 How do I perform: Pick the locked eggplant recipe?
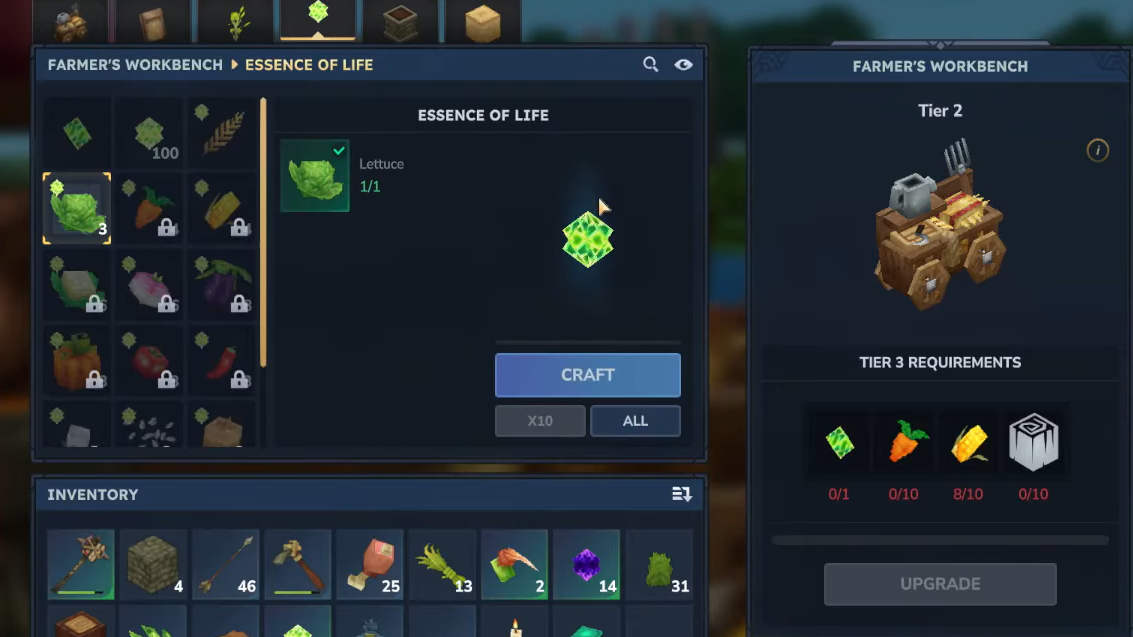[x=221, y=284]
